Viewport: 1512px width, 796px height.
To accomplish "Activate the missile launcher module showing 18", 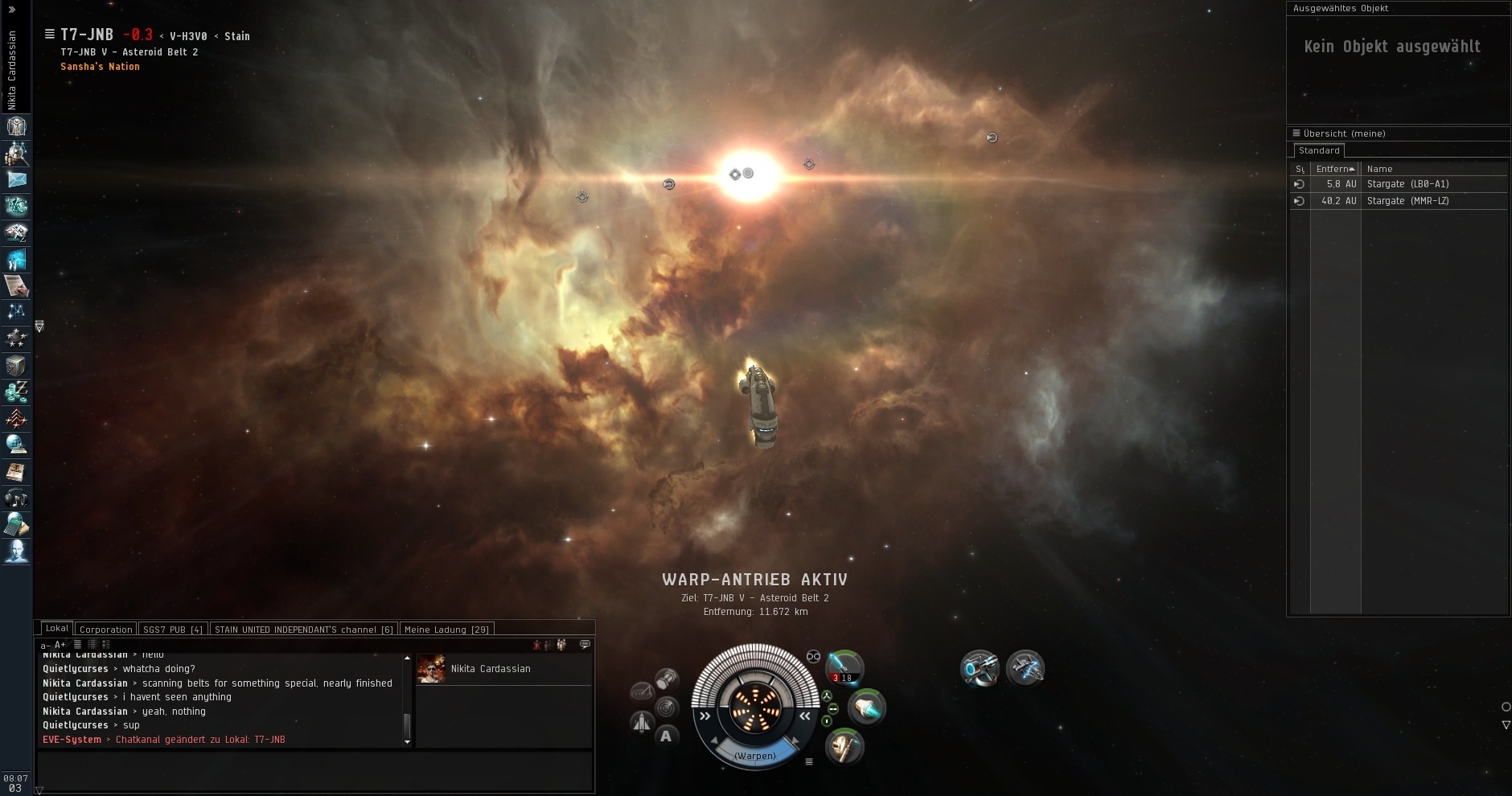I will (x=845, y=667).
